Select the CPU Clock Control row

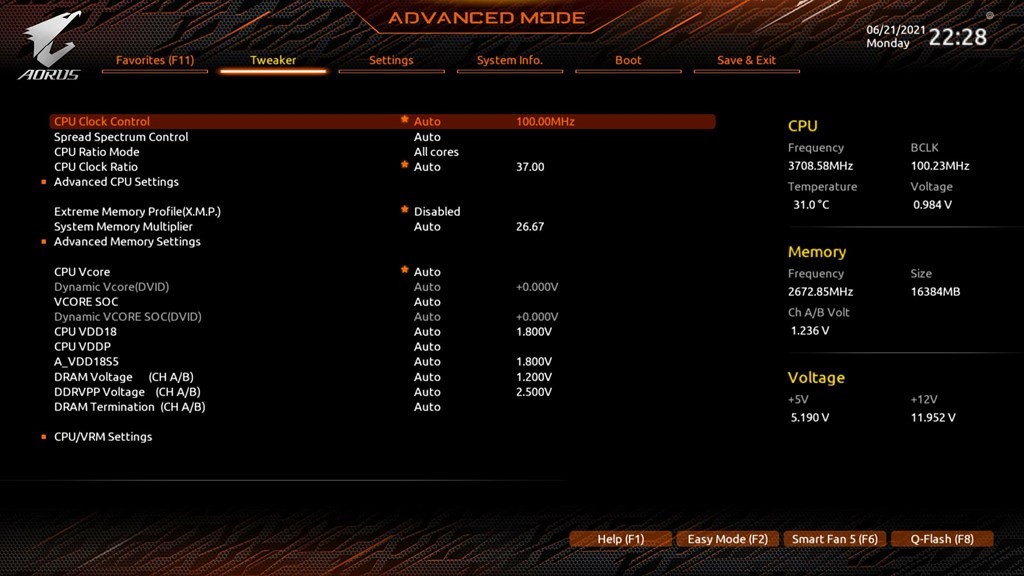pyautogui.click(x=102, y=122)
